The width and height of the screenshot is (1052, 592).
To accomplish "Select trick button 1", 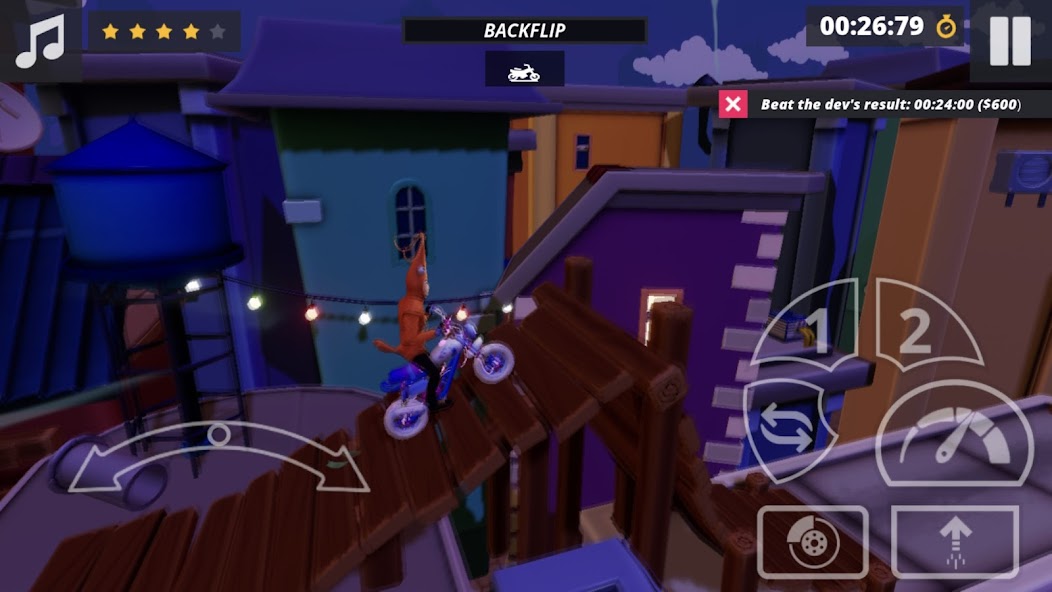I will pyautogui.click(x=812, y=326).
